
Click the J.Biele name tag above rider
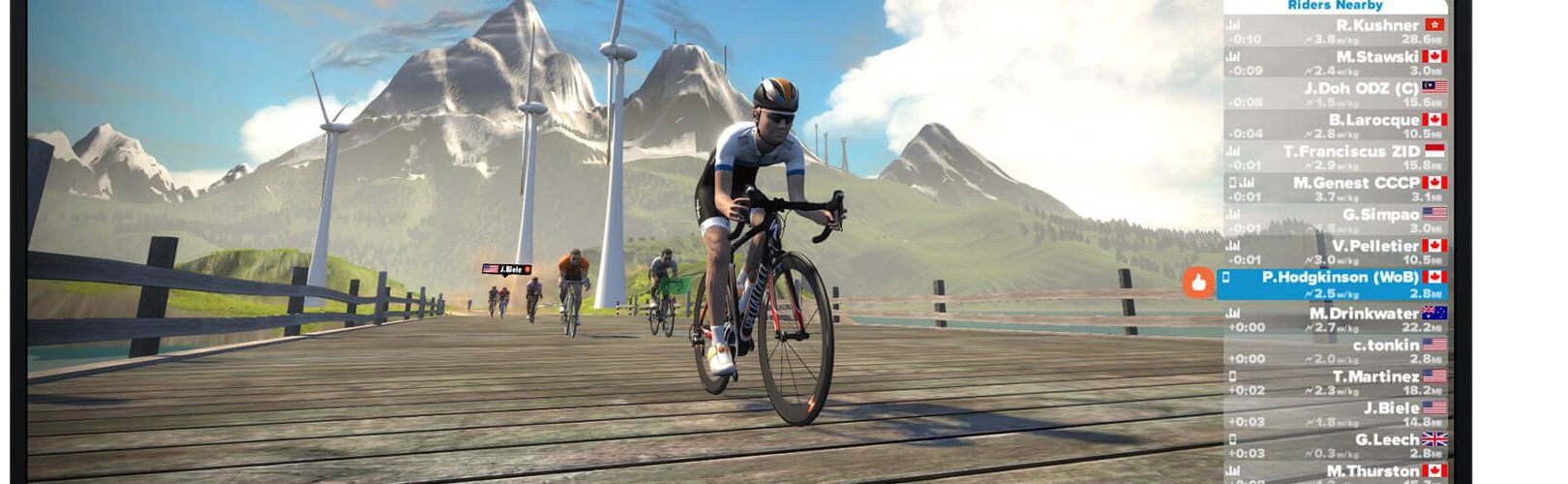click(507, 269)
